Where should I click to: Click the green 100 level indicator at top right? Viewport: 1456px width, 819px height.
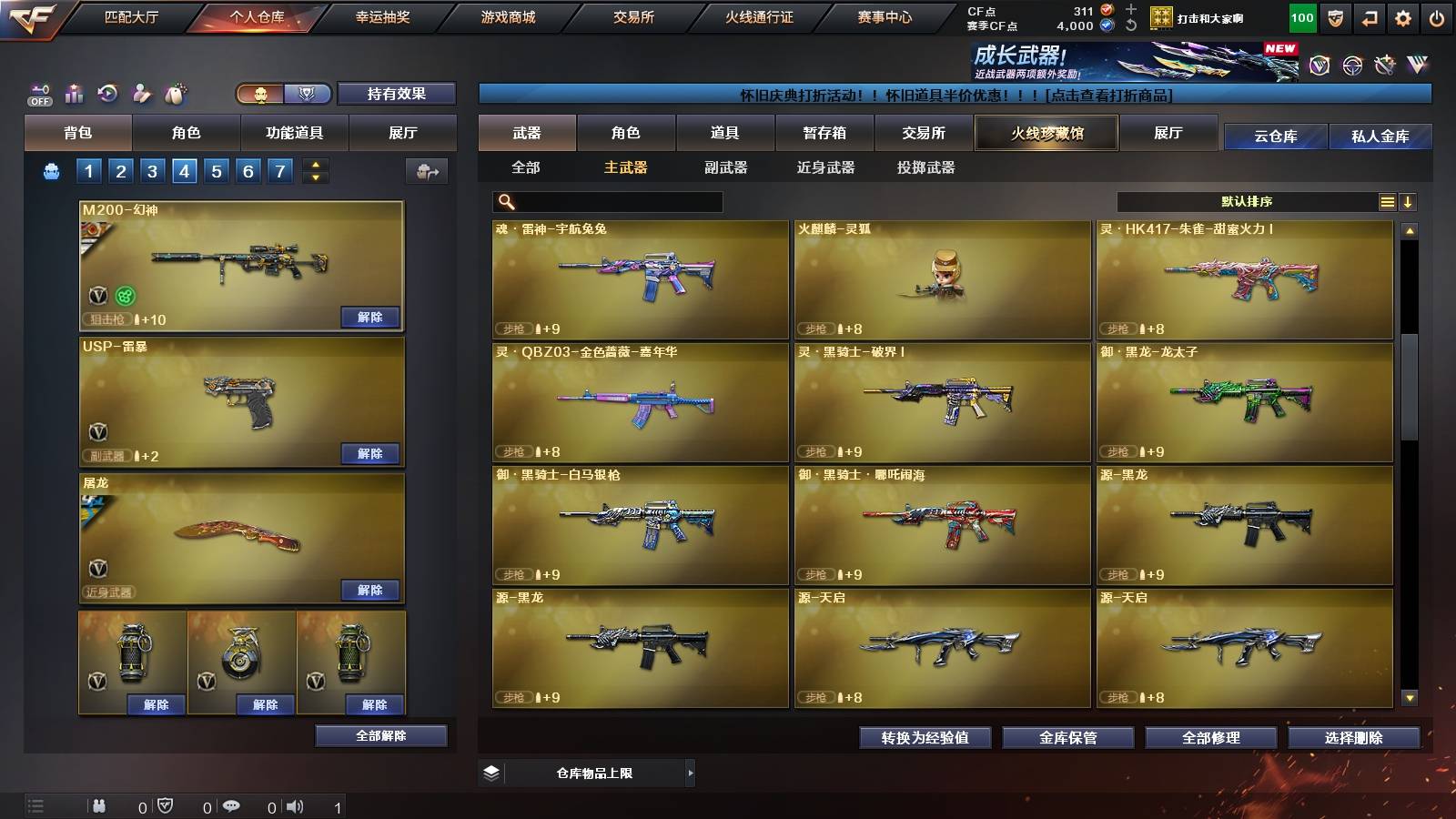click(x=1301, y=16)
